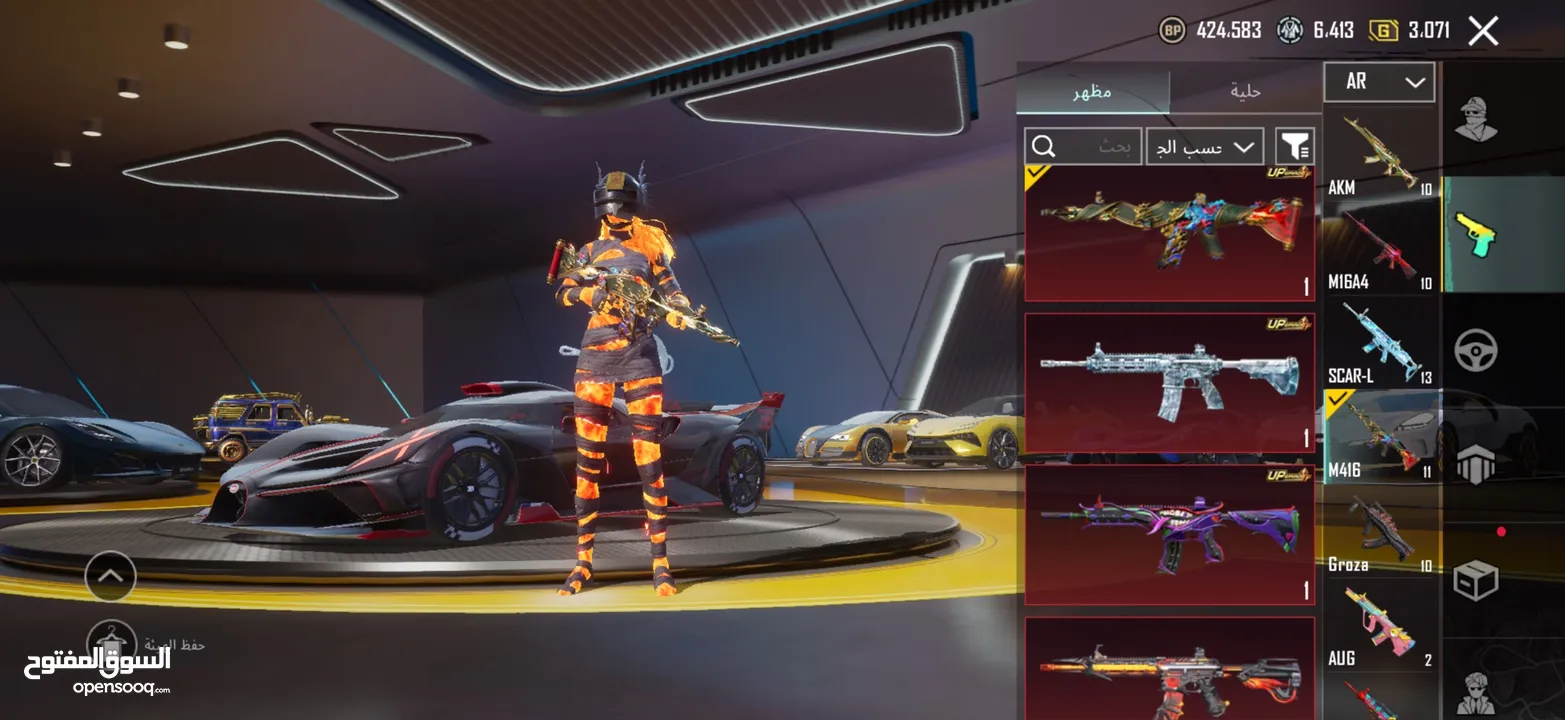Open the AR weapon type dropdown

coord(1379,82)
